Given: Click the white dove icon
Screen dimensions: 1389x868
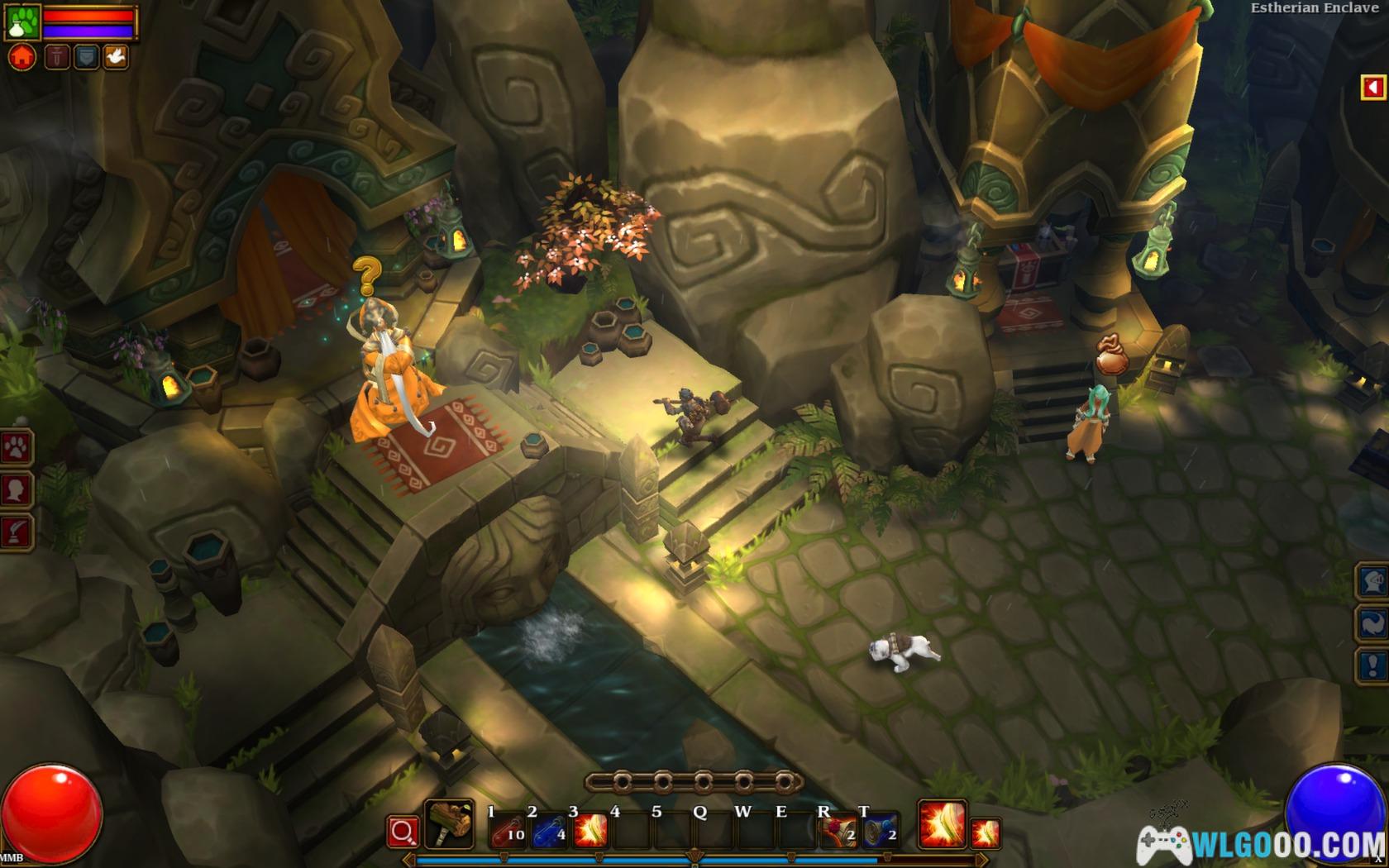Looking at the screenshot, I should [x=116, y=57].
